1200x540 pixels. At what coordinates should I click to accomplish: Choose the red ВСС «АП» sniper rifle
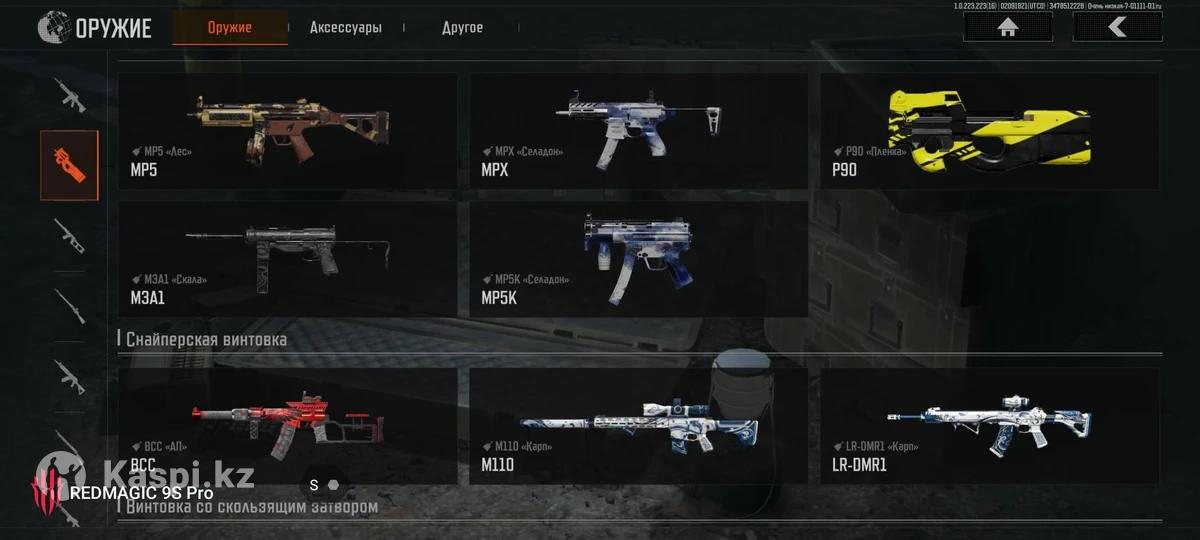[288, 426]
